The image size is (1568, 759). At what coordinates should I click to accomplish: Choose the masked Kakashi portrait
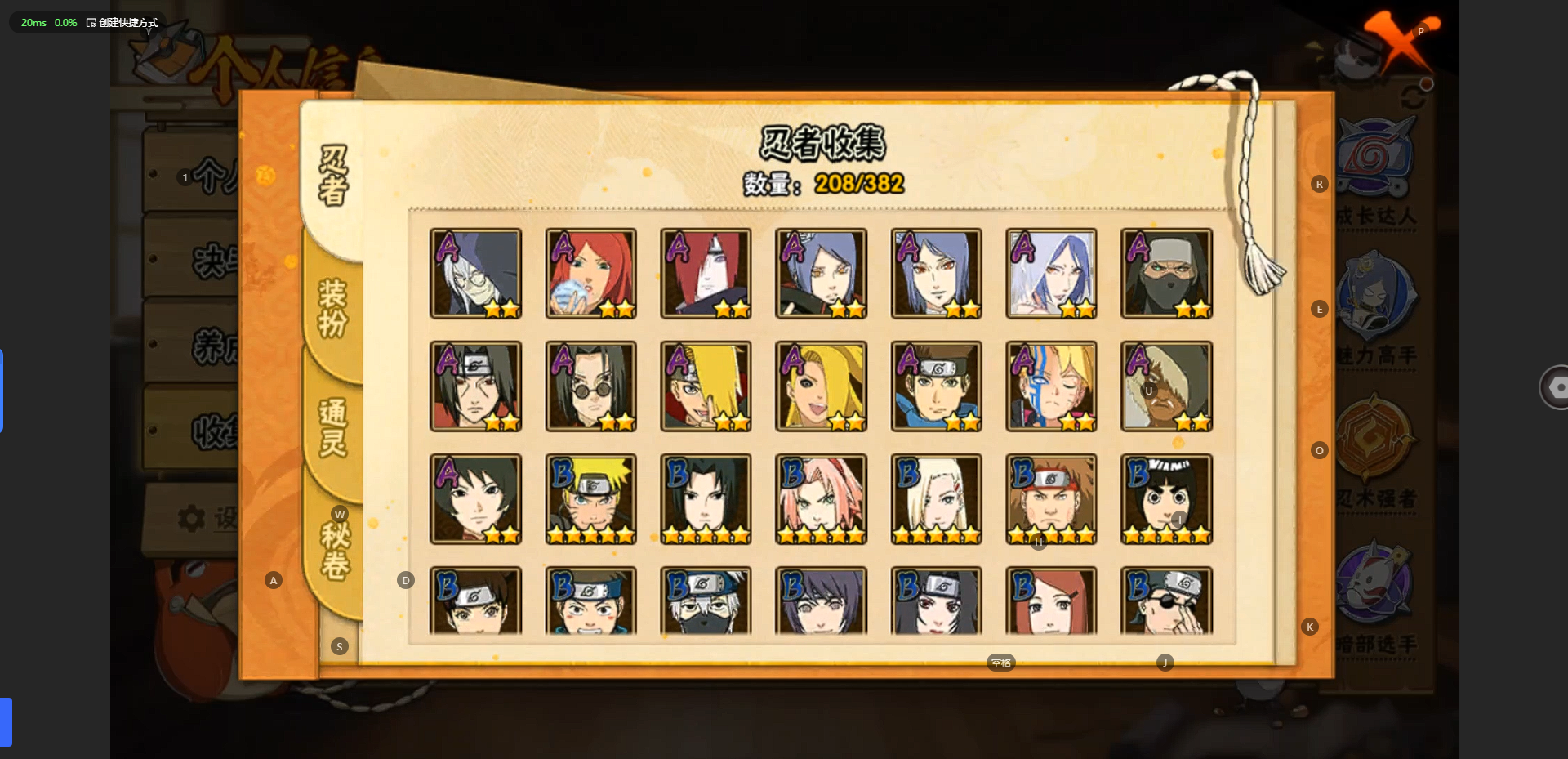pyautogui.click(x=706, y=601)
